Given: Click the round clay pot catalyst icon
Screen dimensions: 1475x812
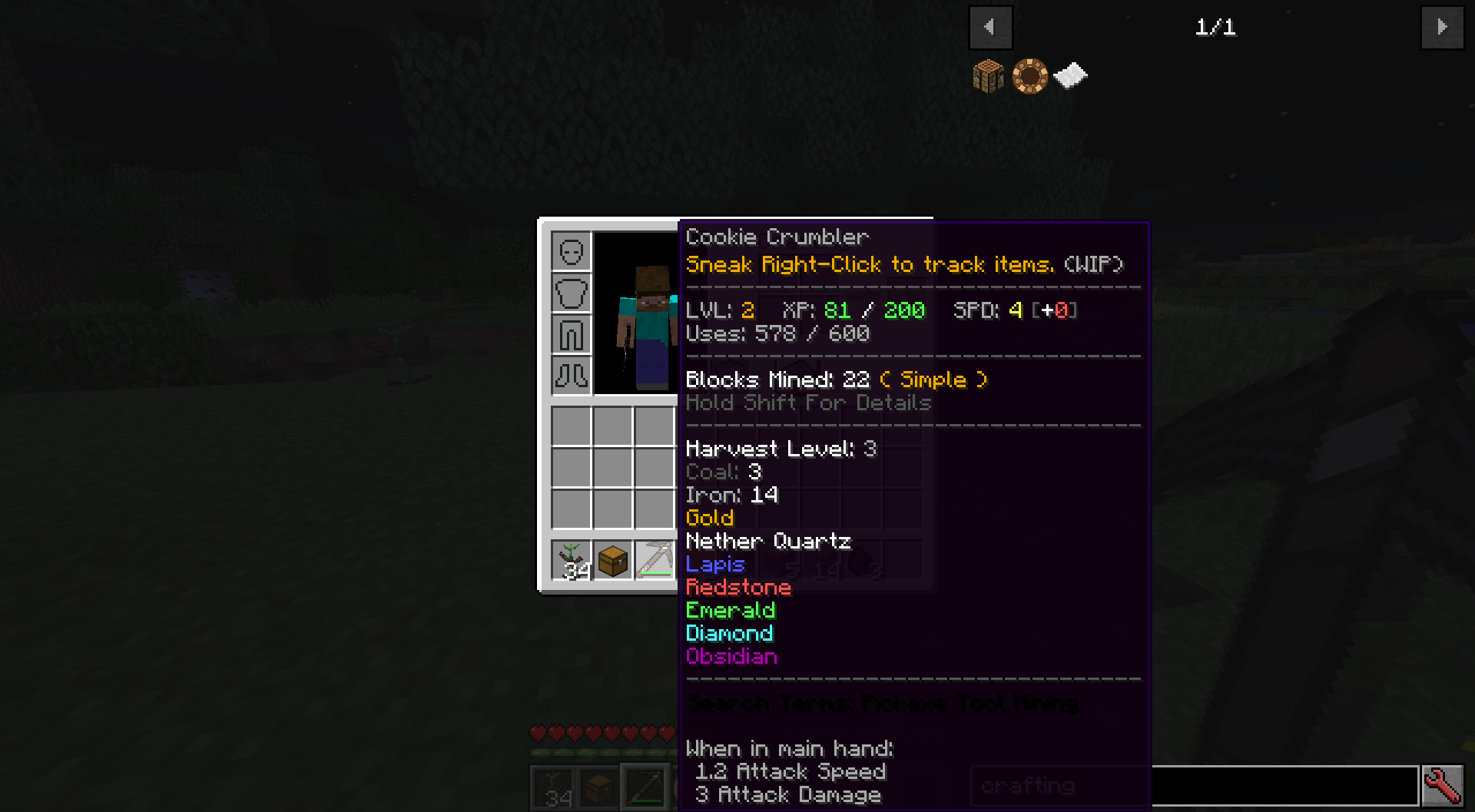Looking at the screenshot, I should click(1029, 74).
